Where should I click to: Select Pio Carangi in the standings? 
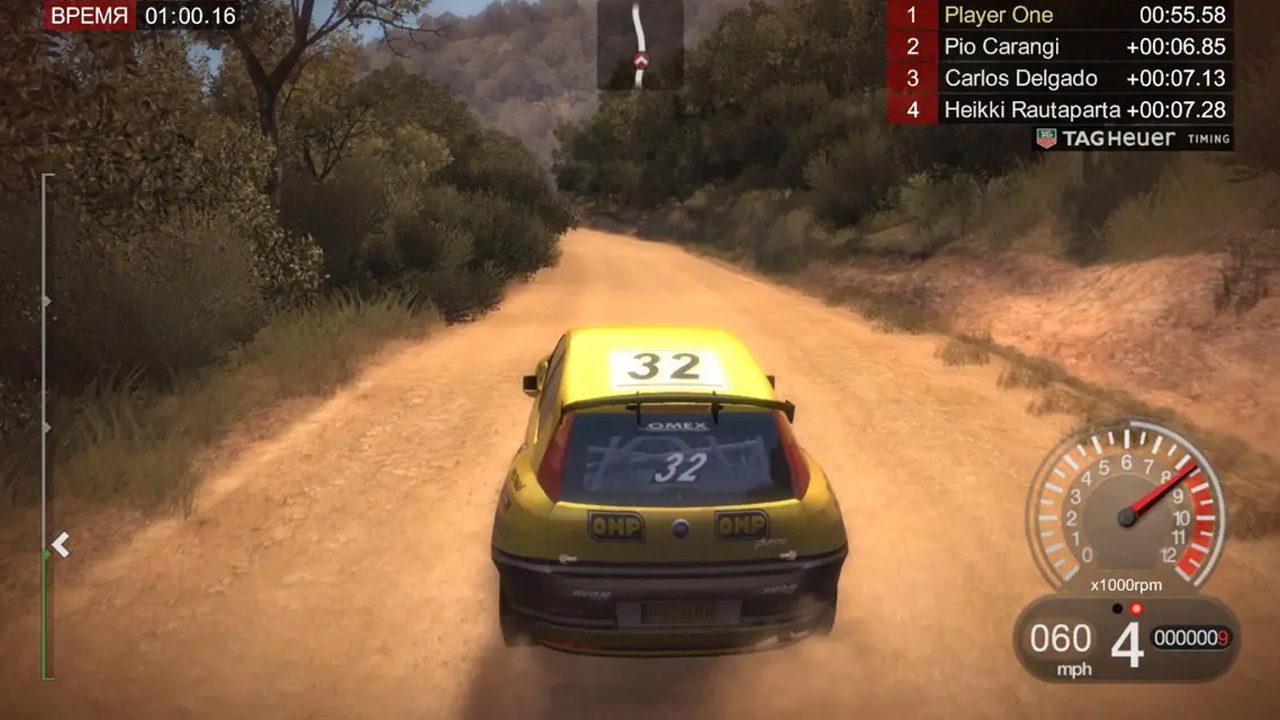click(x=1060, y=47)
